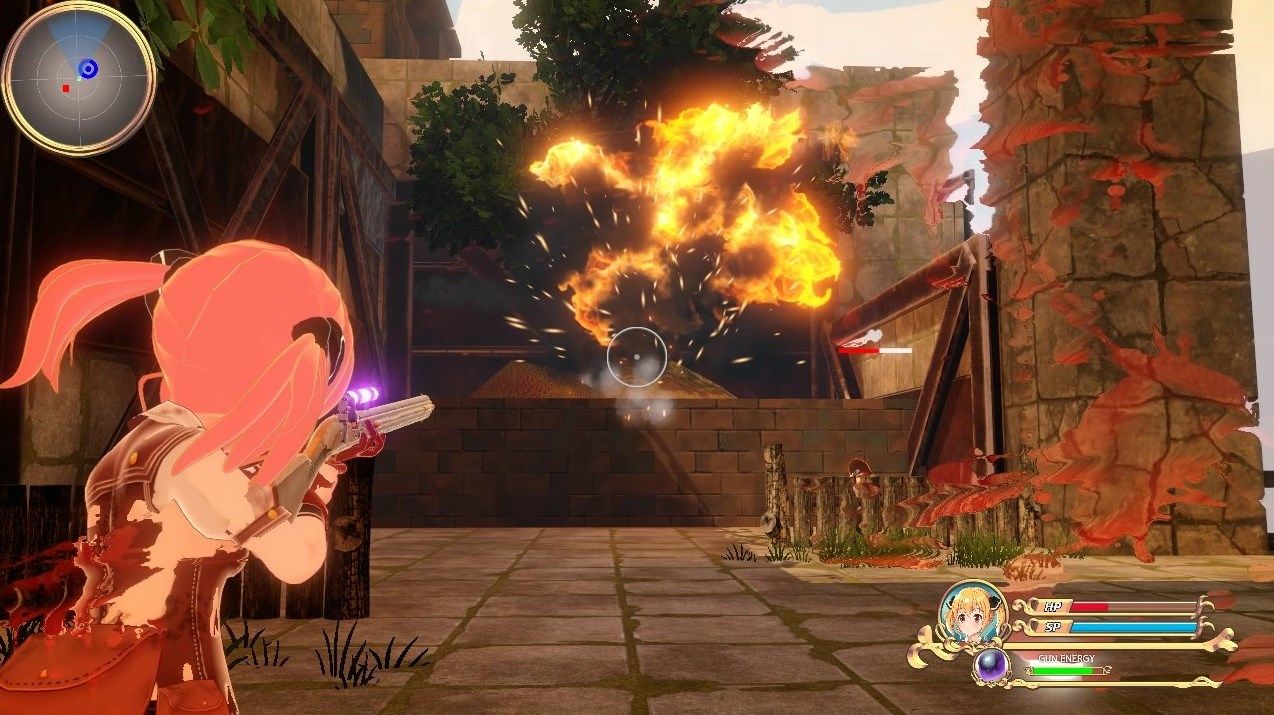This screenshot has width=1274, height=715.
Task: Click the purple gun energy orb icon
Action: click(992, 666)
